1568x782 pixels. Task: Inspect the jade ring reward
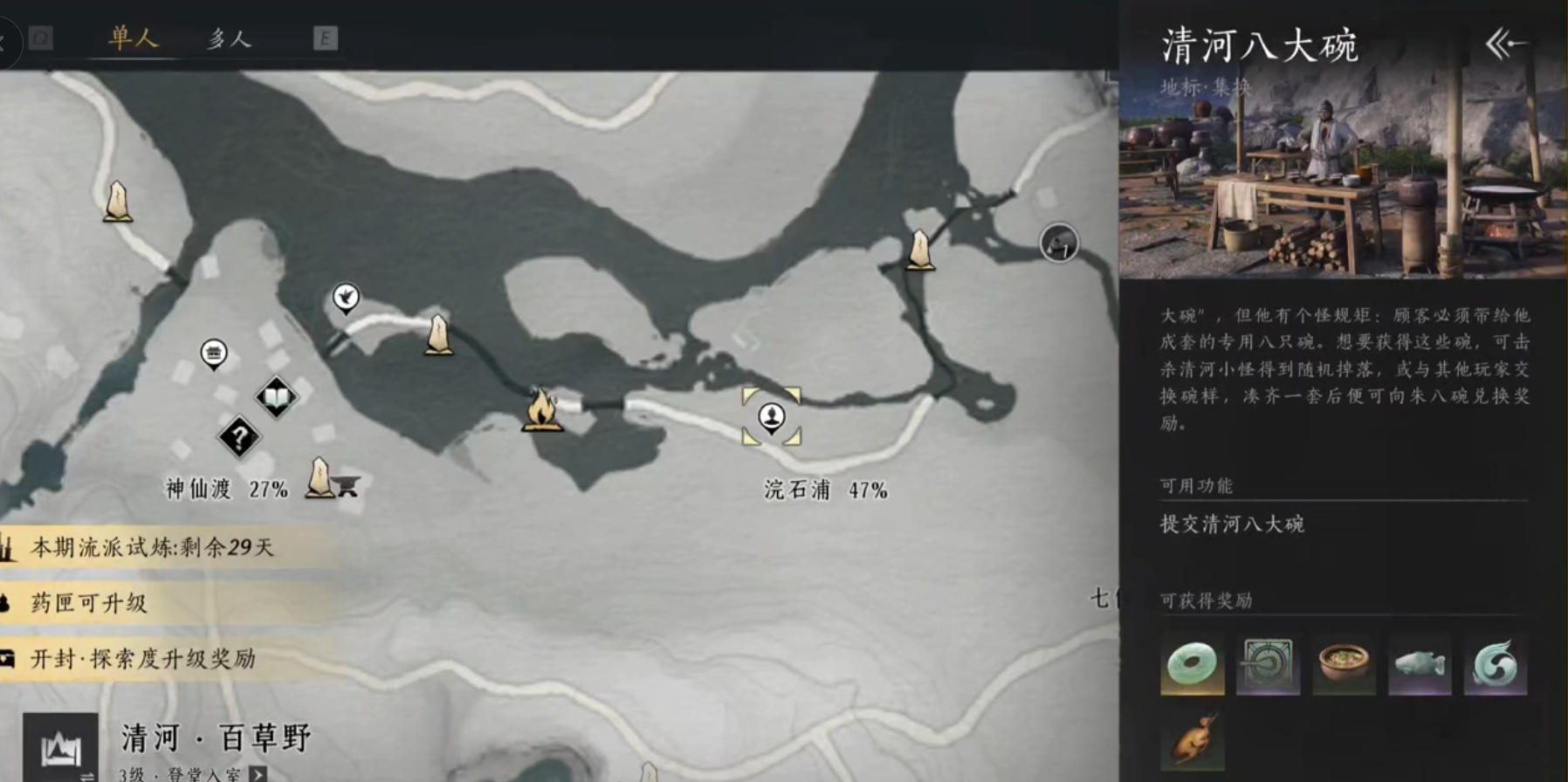pyautogui.click(x=1192, y=665)
